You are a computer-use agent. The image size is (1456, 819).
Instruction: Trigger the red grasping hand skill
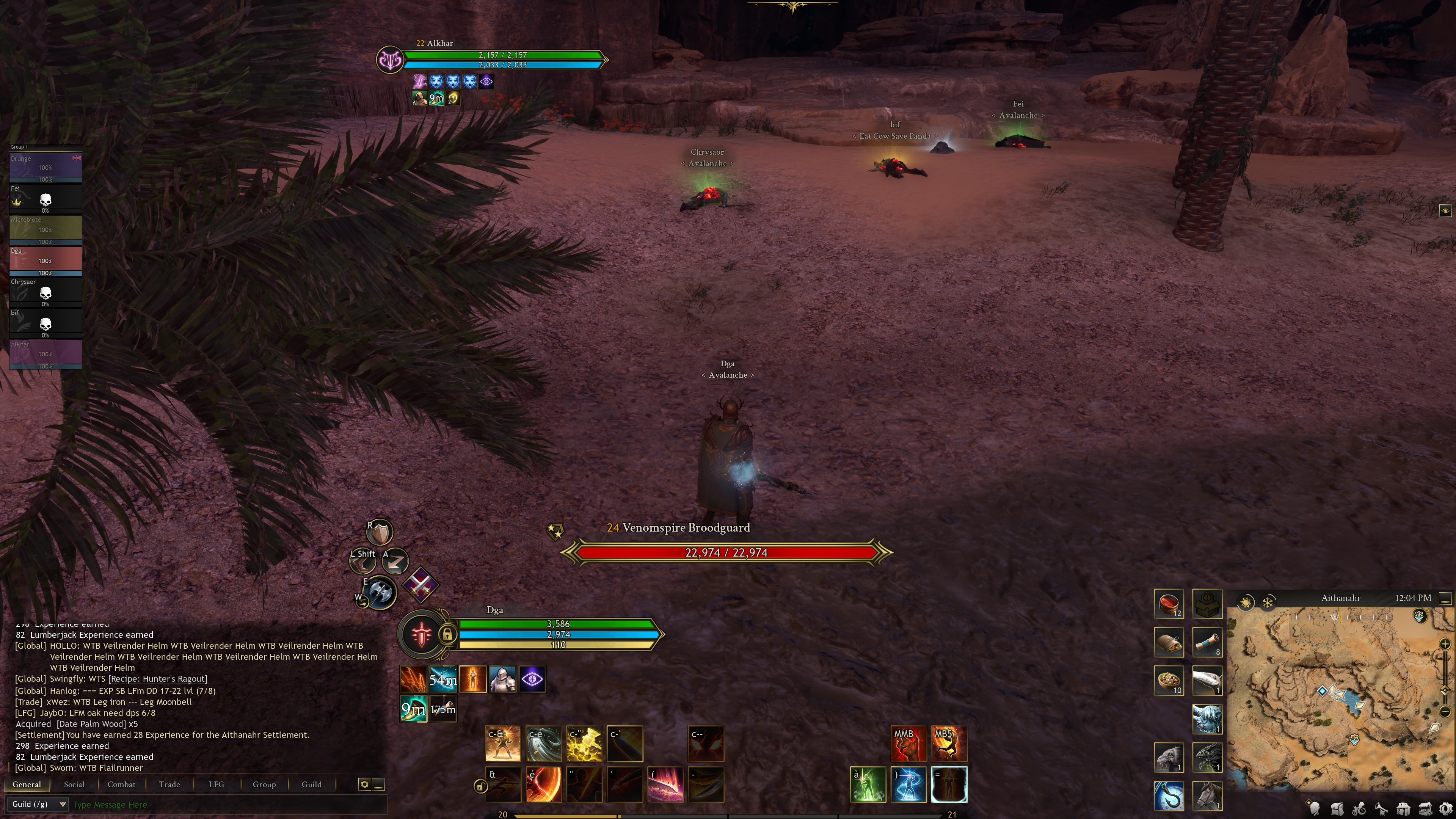pyautogui.click(x=908, y=743)
